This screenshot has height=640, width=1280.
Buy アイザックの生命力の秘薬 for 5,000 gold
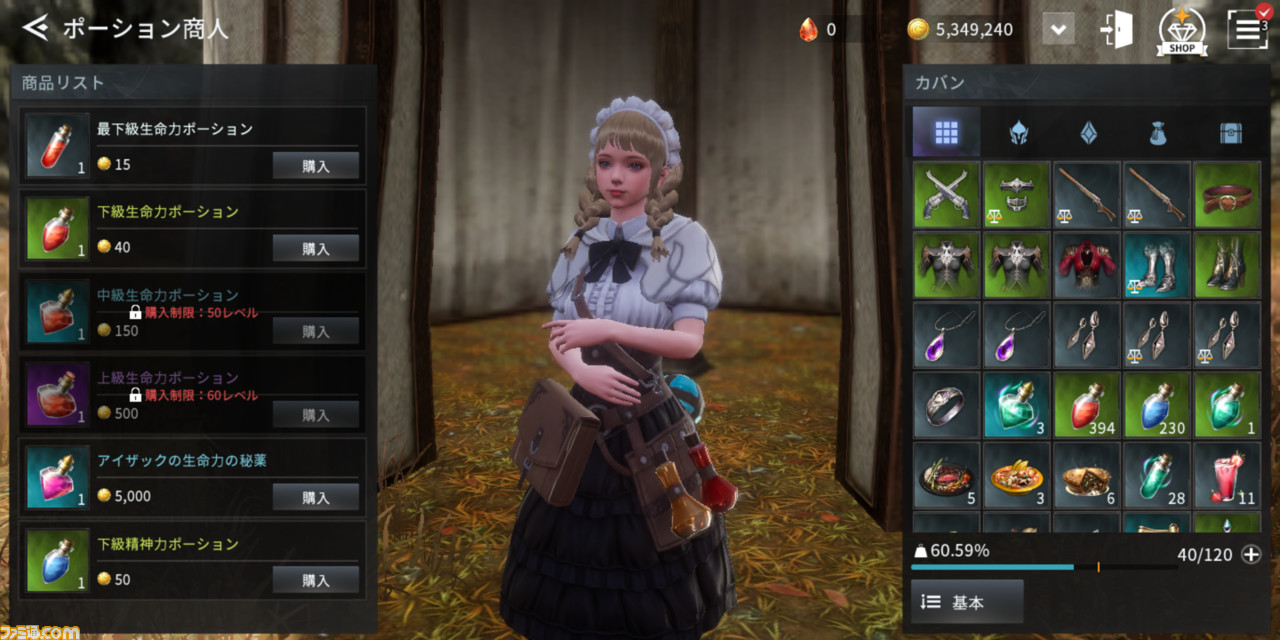(x=315, y=497)
